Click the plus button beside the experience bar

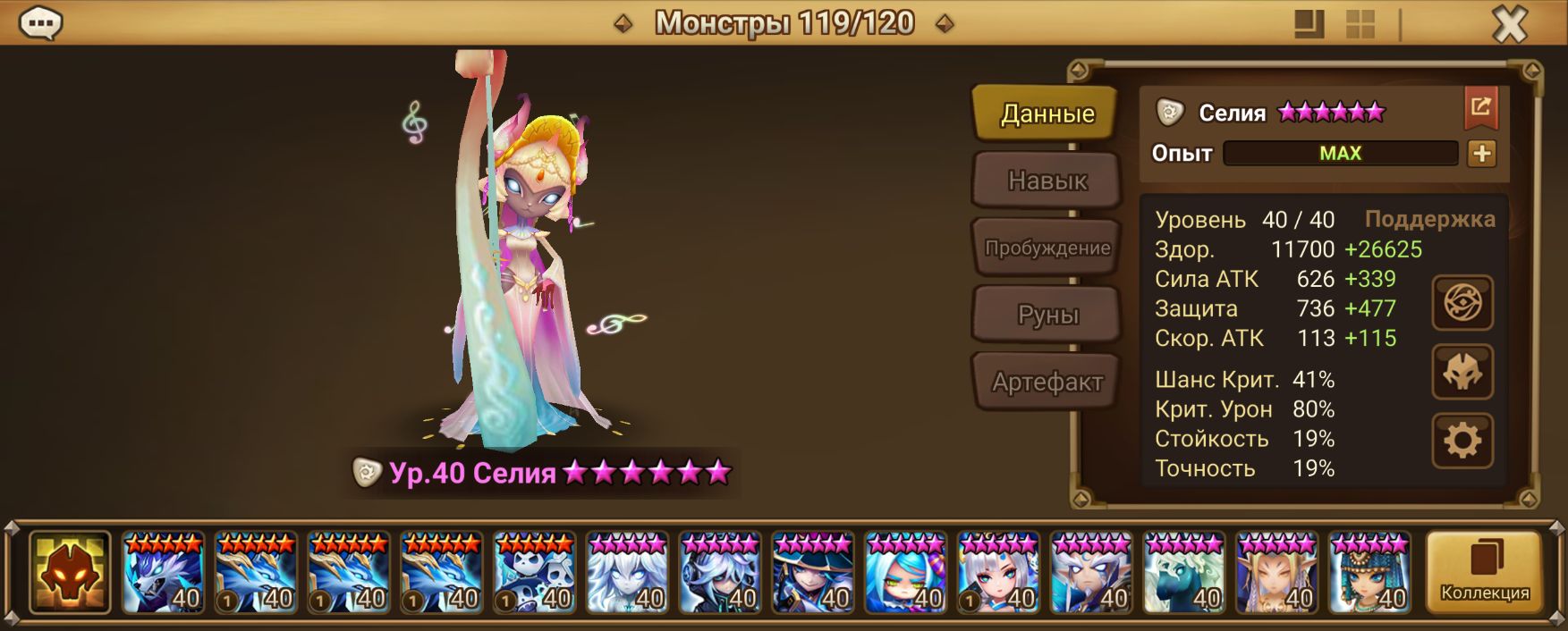pyautogui.click(x=1481, y=154)
